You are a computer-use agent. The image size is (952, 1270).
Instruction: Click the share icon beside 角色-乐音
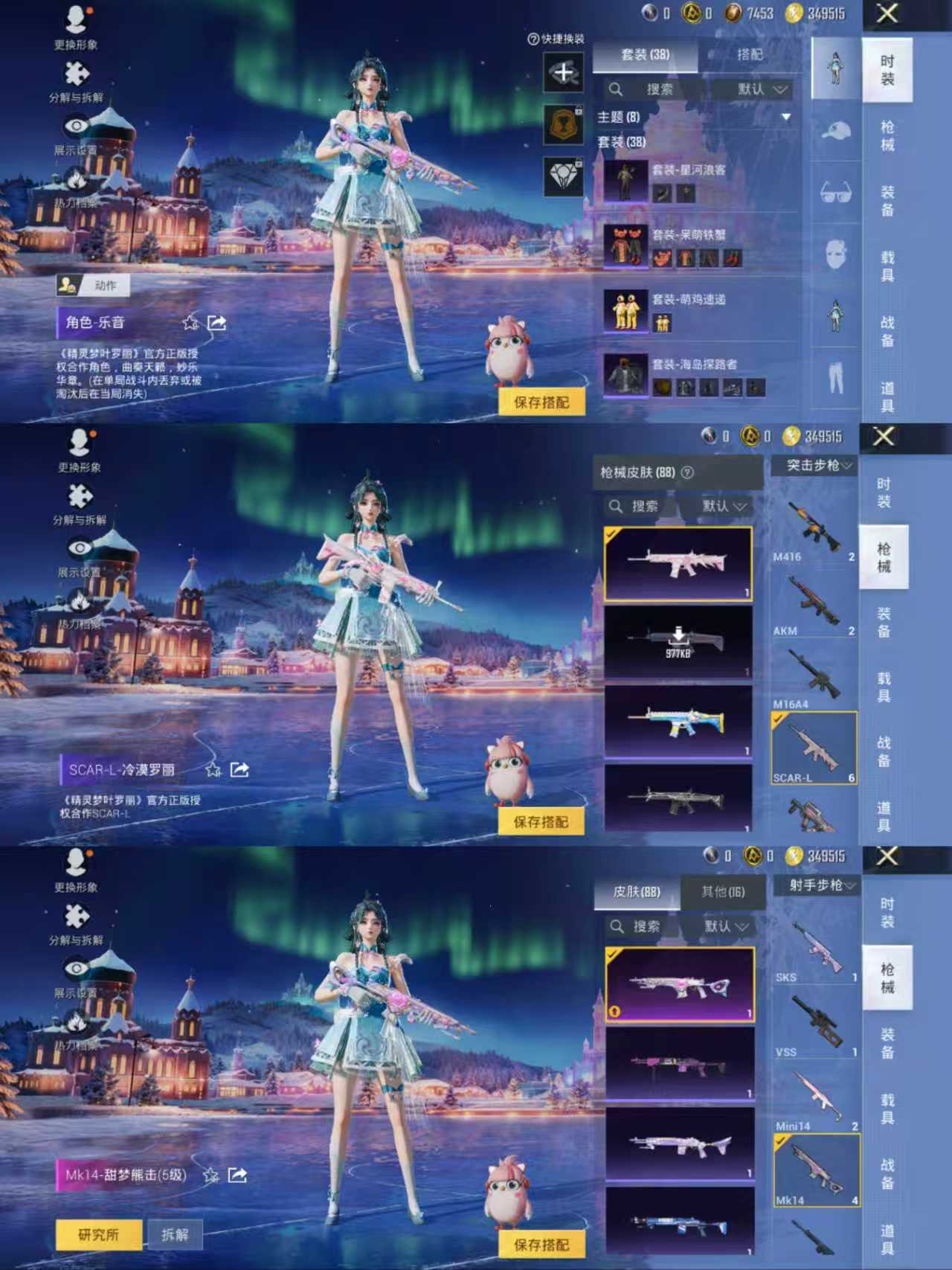click(x=216, y=321)
